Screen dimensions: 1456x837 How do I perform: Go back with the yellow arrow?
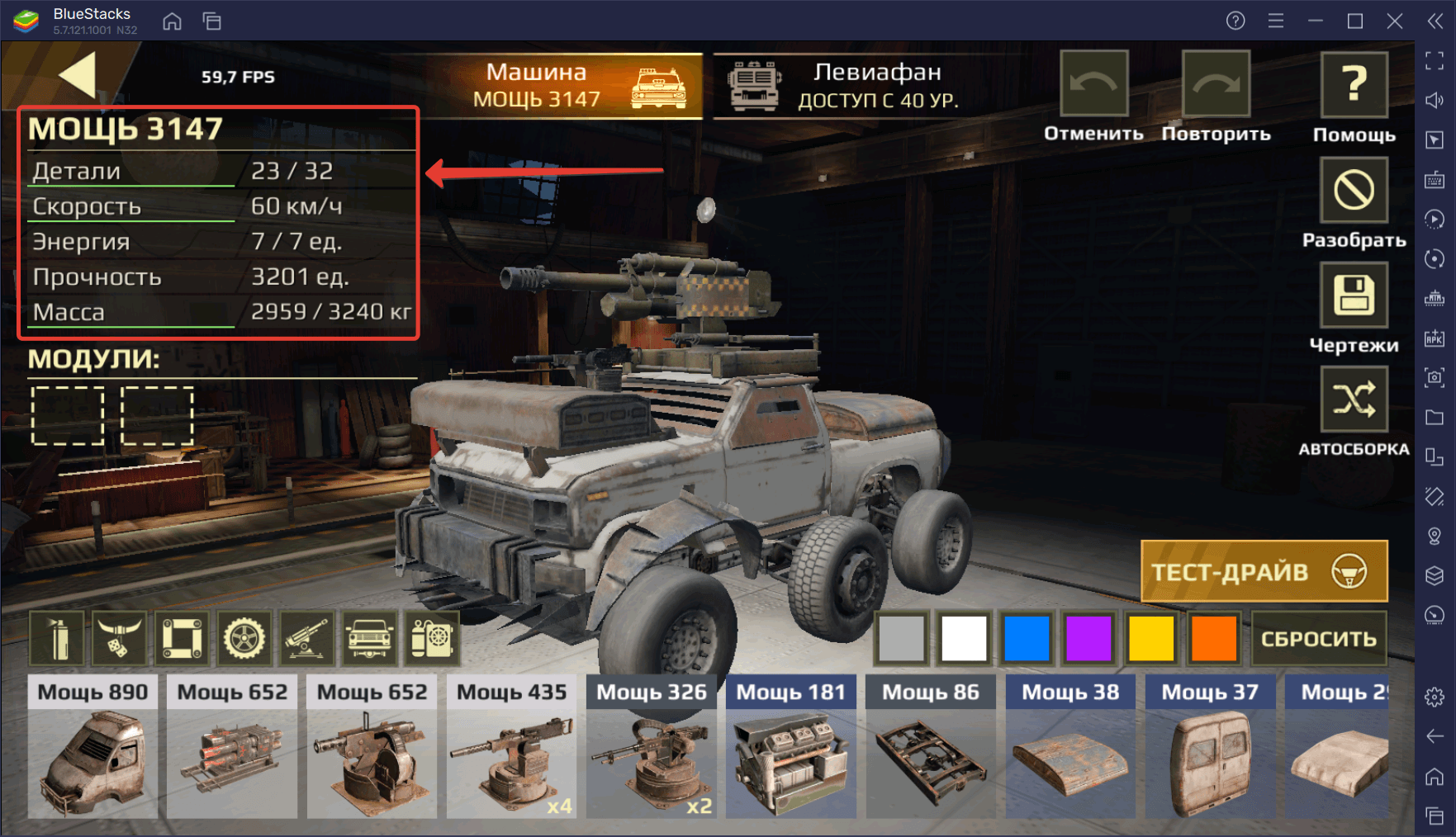point(78,75)
